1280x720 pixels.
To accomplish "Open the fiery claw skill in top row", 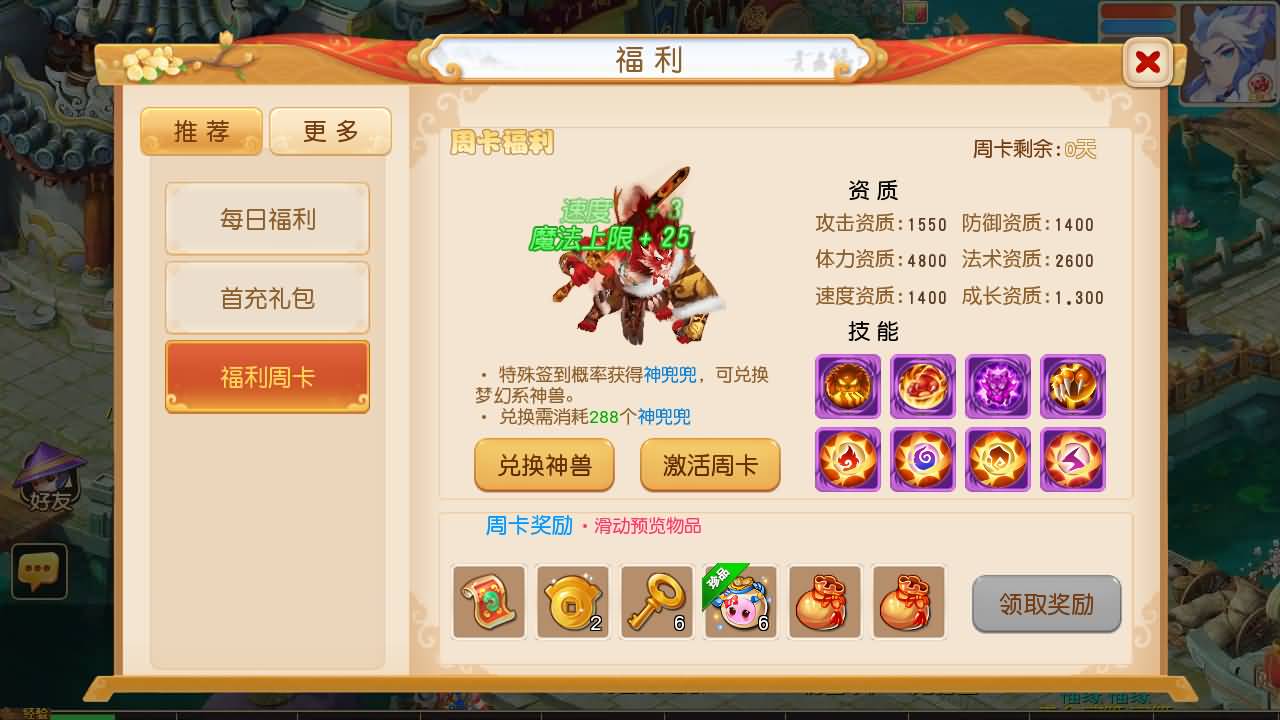I will coord(922,386).
